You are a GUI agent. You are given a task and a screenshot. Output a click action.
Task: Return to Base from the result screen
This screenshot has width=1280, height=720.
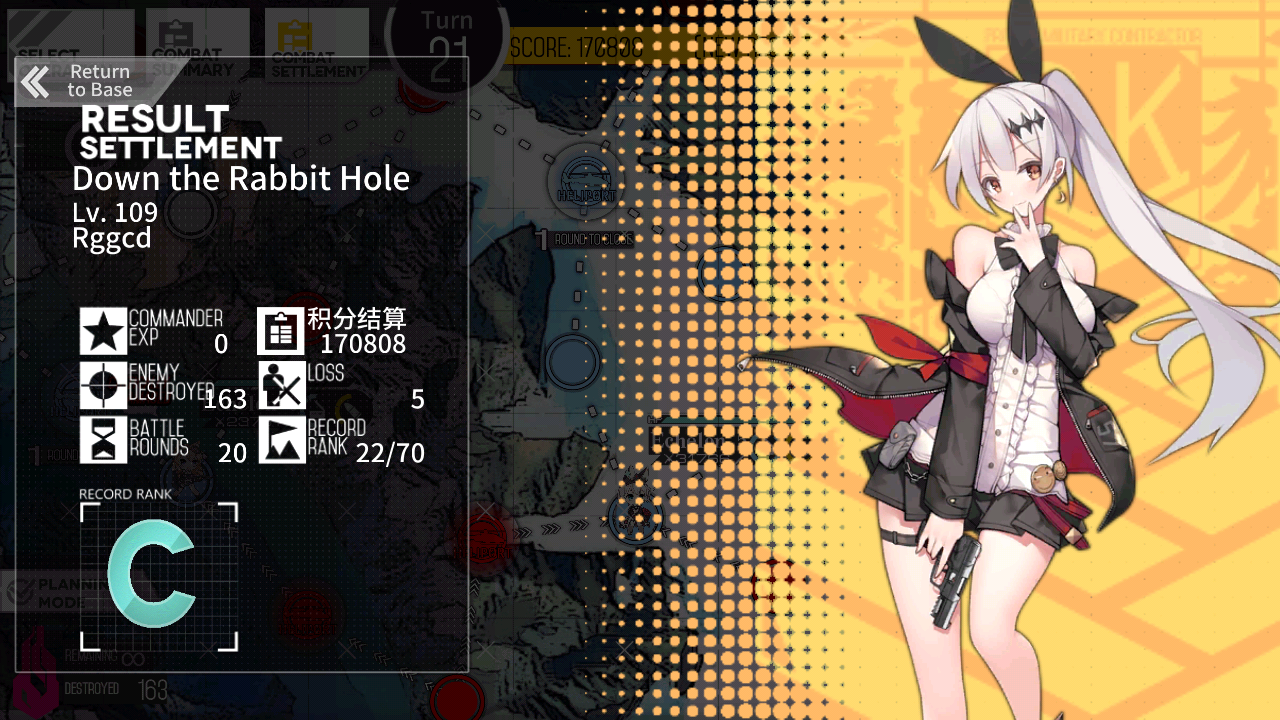click(x=78, y=81)
